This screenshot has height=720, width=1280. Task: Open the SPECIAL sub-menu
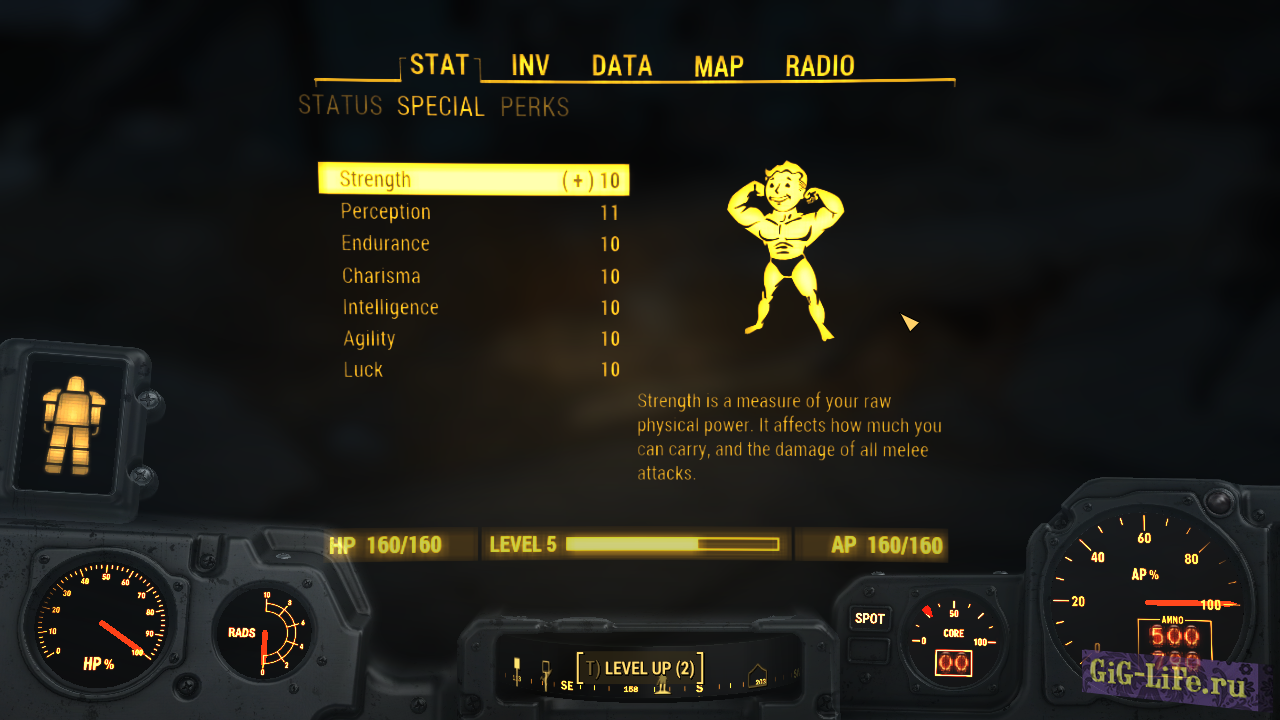[440, 107]
